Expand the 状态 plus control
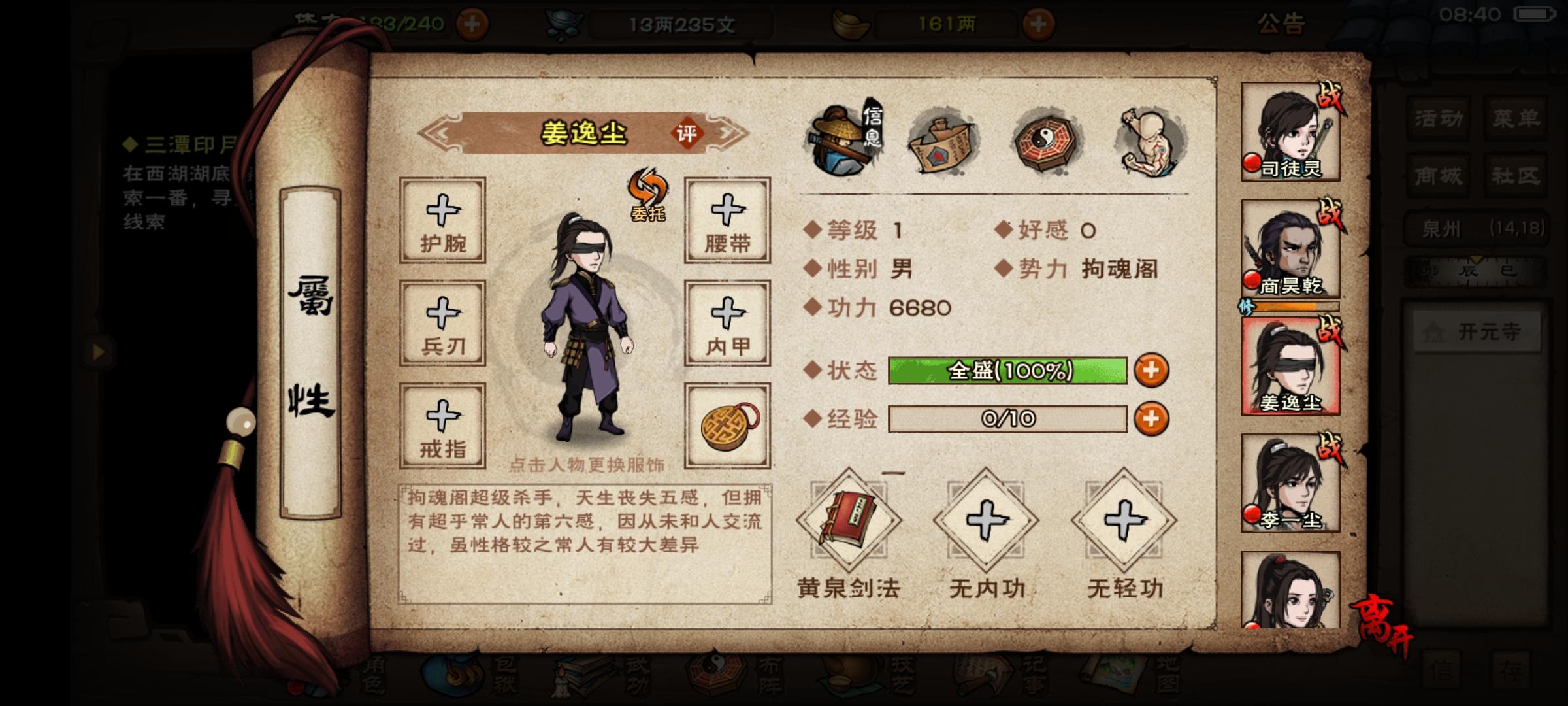1568x706 pixels. click(1152, 369)
